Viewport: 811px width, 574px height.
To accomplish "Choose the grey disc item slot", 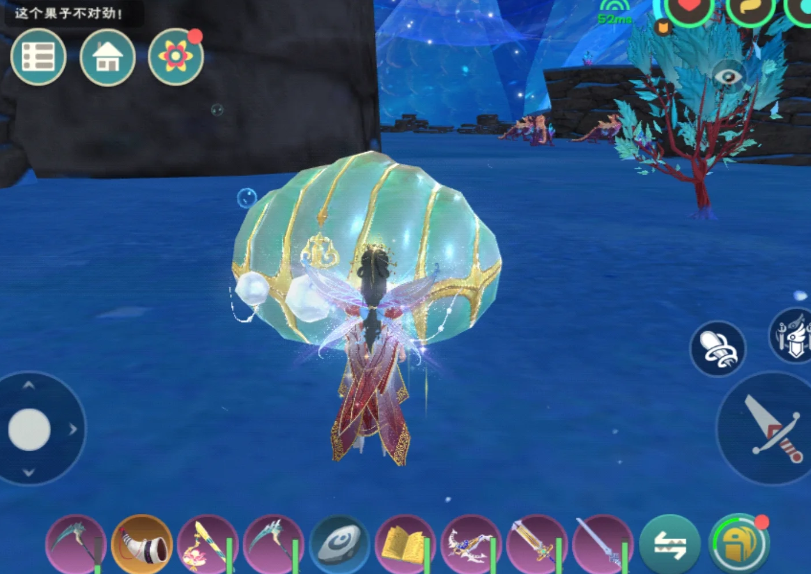I will pyautogui.click(x=339, y=545).
